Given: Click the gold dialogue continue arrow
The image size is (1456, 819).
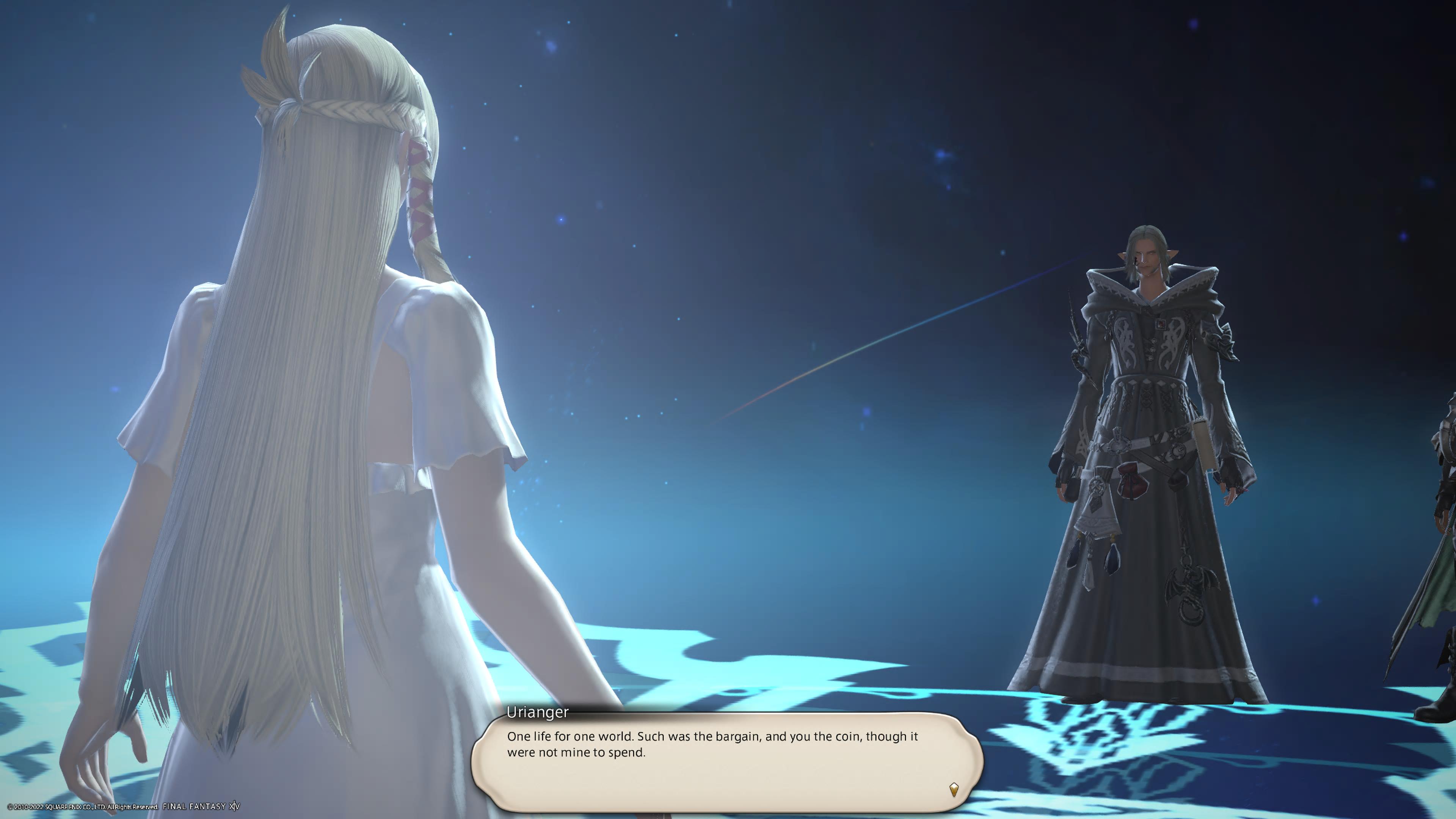Looking at the screenshot, I should [x=954, y=789].
